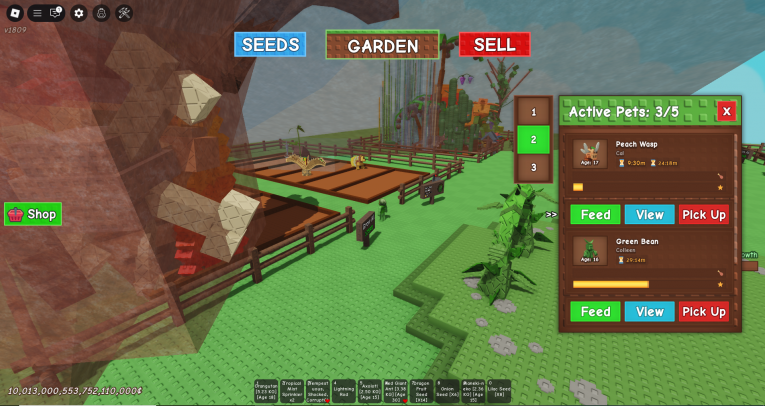View the Green Bean pet
Image resolution: width=765 pixels, height=406 pixels.
coord(649,312)
